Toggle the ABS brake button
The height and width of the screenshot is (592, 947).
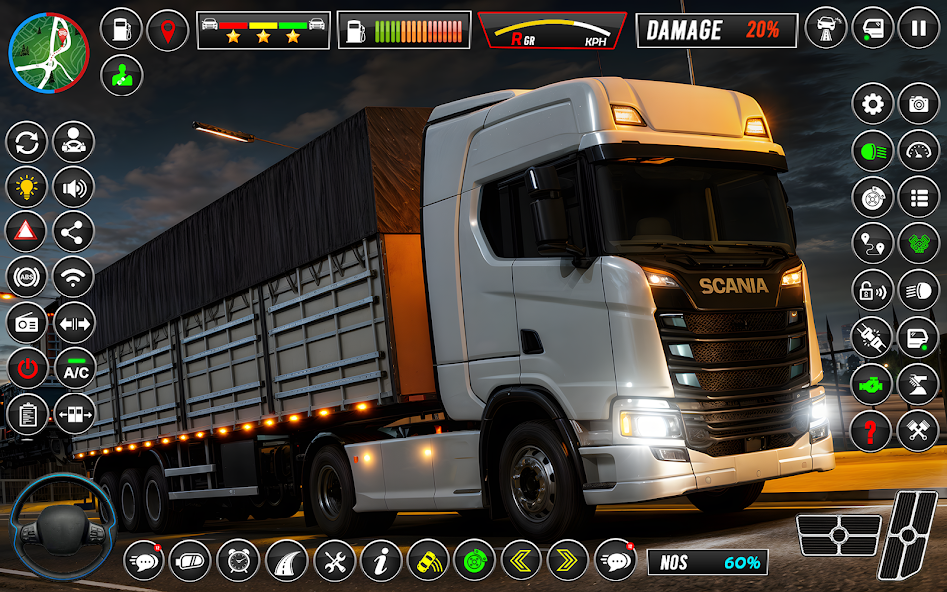point(27,277)
